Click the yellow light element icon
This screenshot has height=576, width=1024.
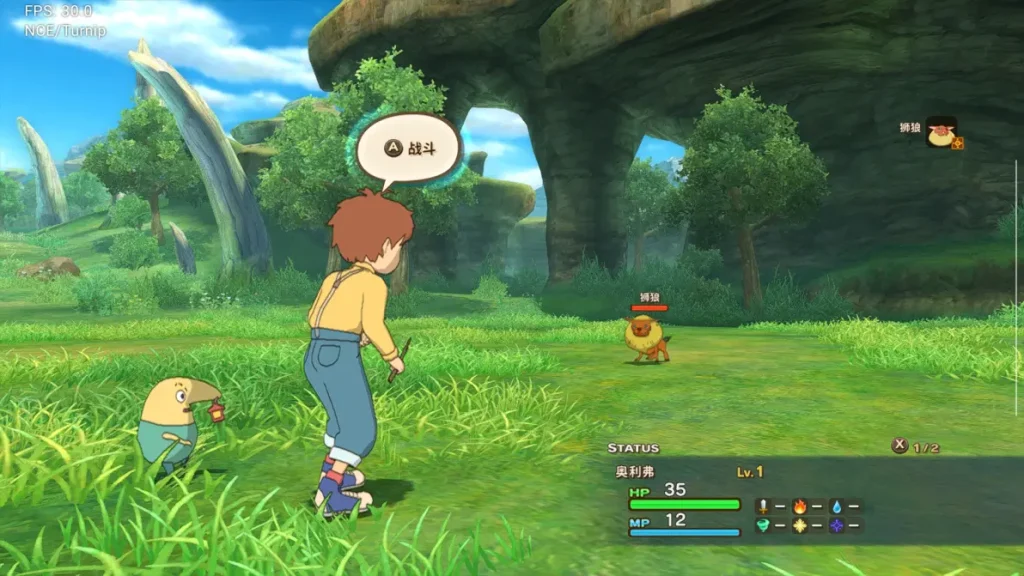pyautogui.click(x=799, y=525)
